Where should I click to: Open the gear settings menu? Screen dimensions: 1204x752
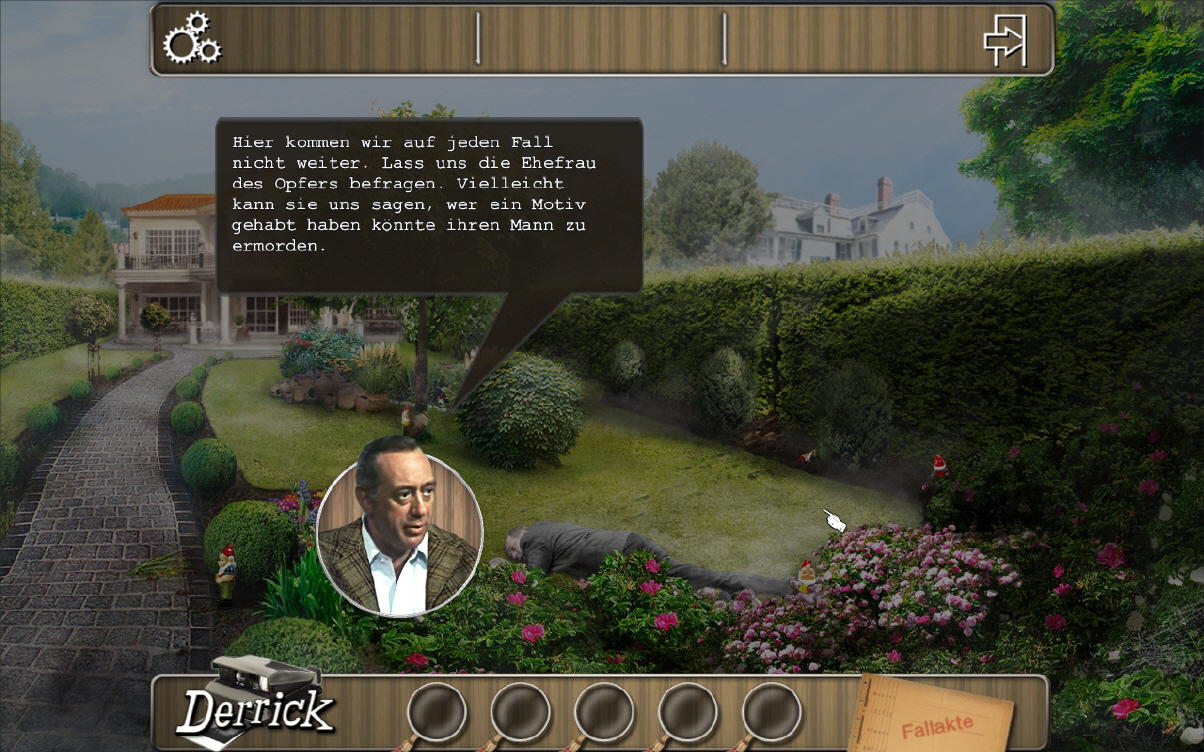pos(192,39)
